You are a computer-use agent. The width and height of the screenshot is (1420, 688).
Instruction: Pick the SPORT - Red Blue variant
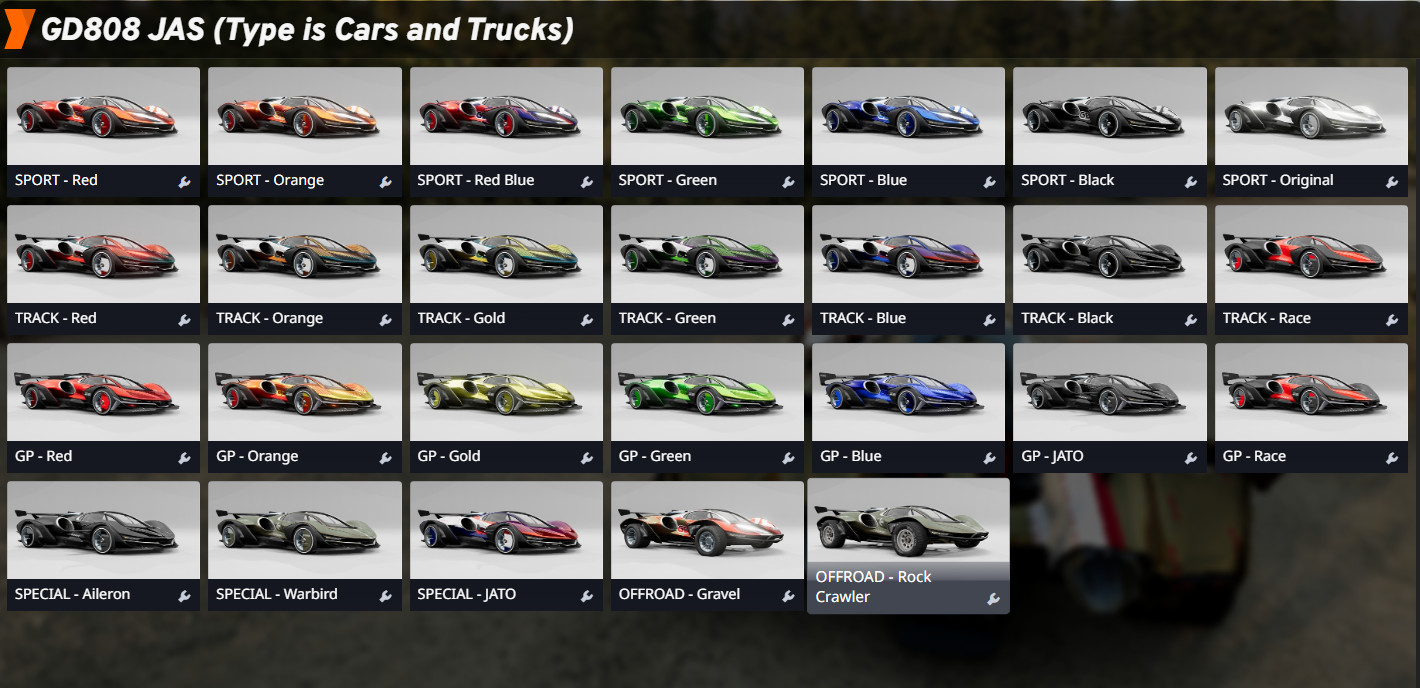coord(506,118)
